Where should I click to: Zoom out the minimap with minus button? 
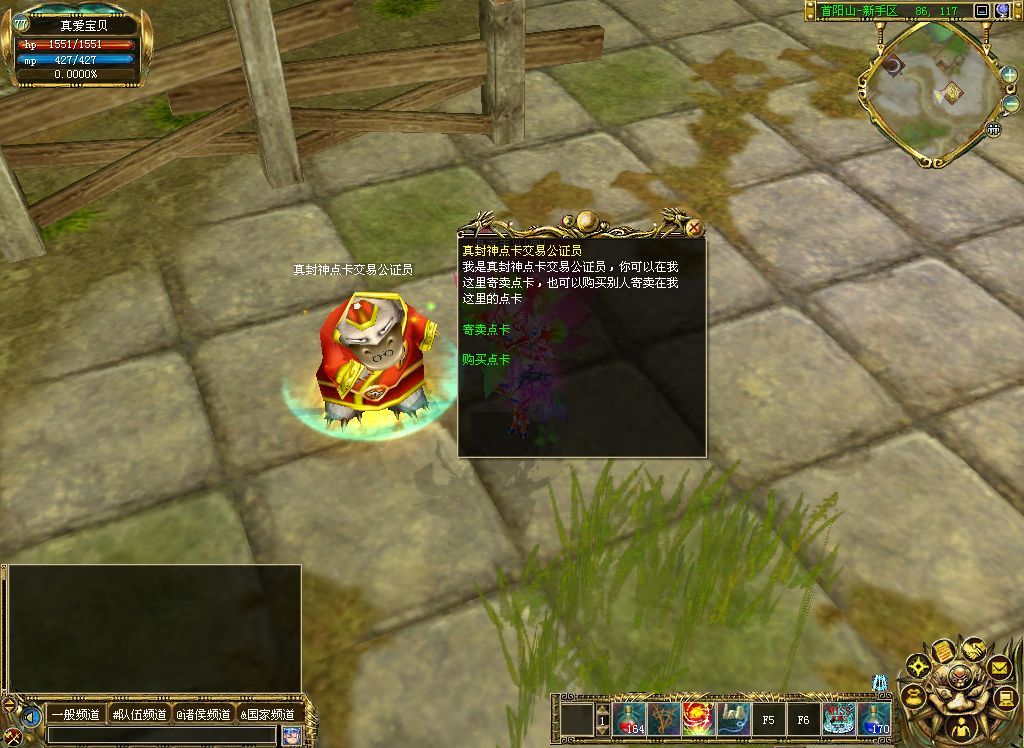click(x=1009, y=105)
